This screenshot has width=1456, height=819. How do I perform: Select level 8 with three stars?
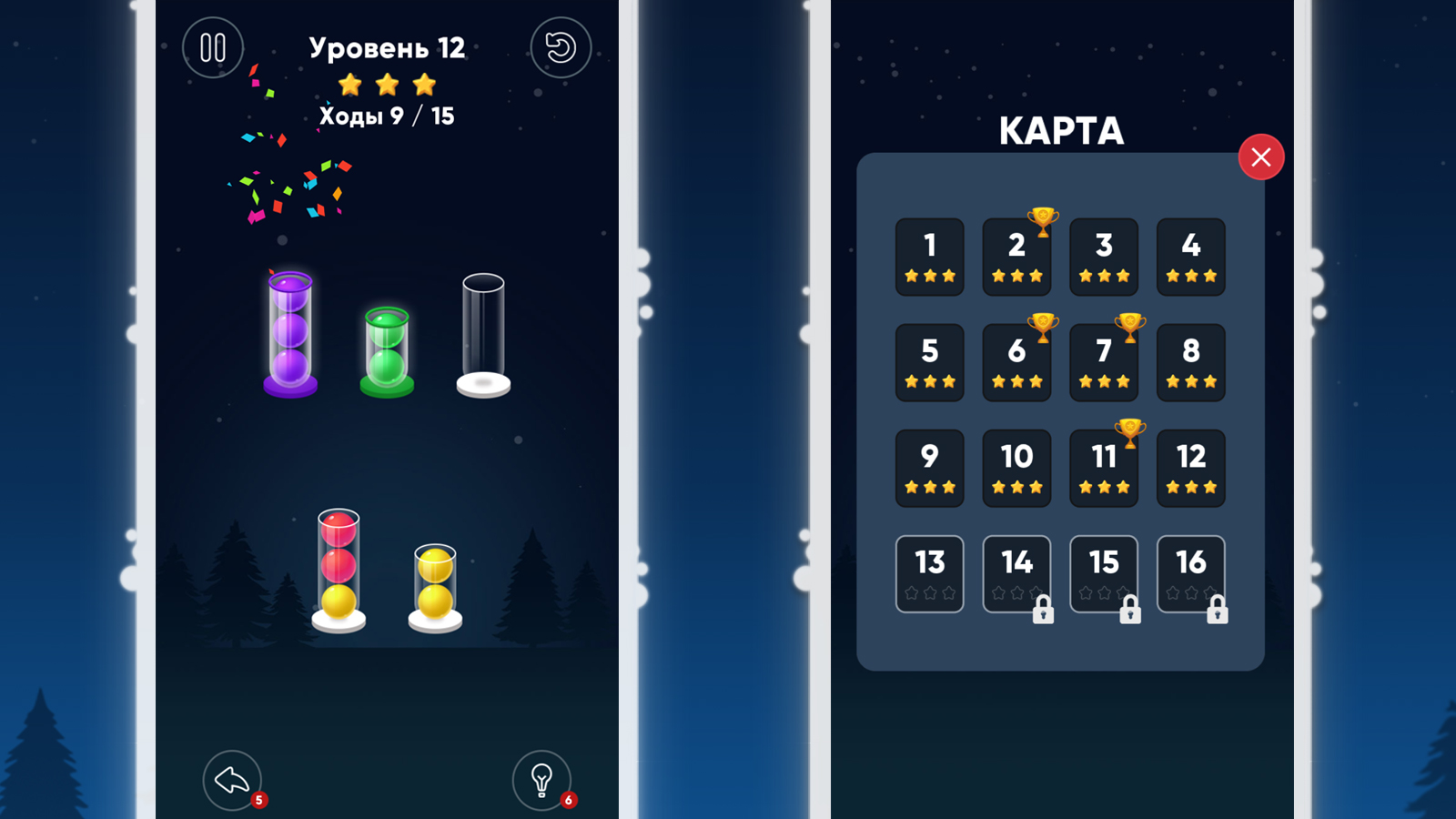pos(1190,361)
